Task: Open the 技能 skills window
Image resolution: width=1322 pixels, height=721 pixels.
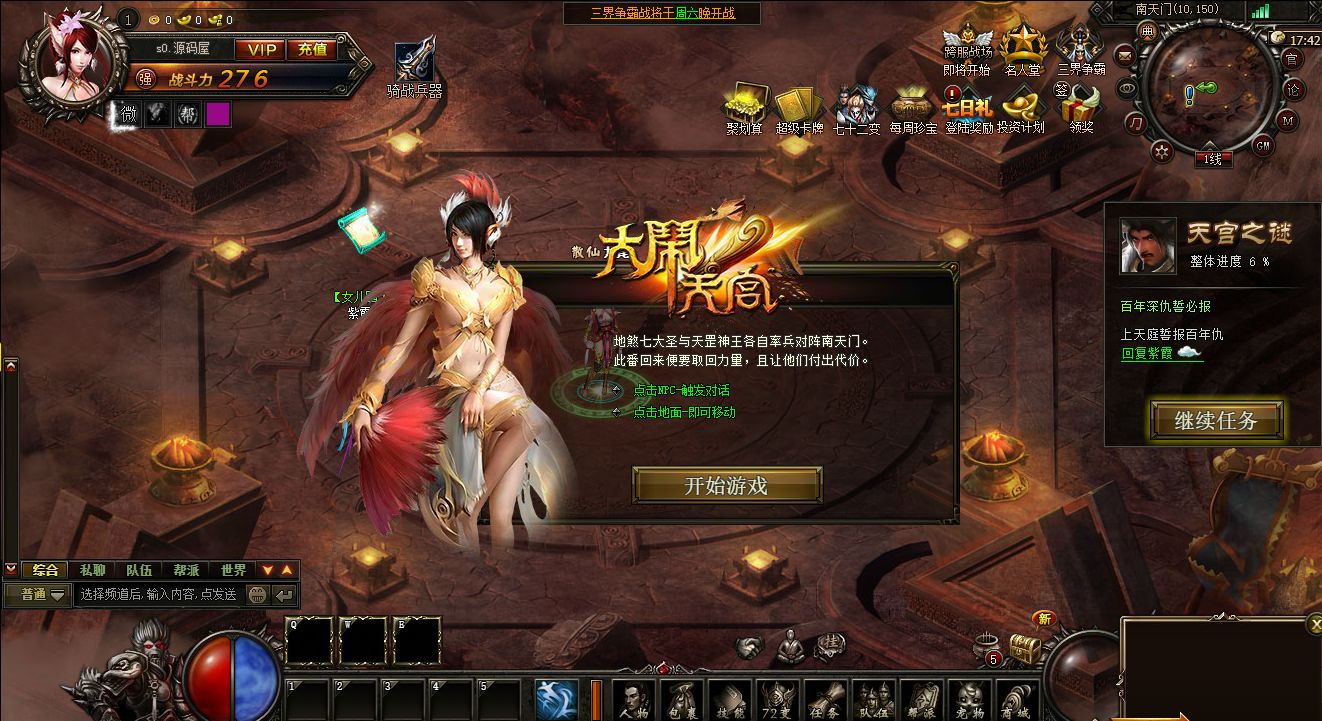Action: (729, 697)
